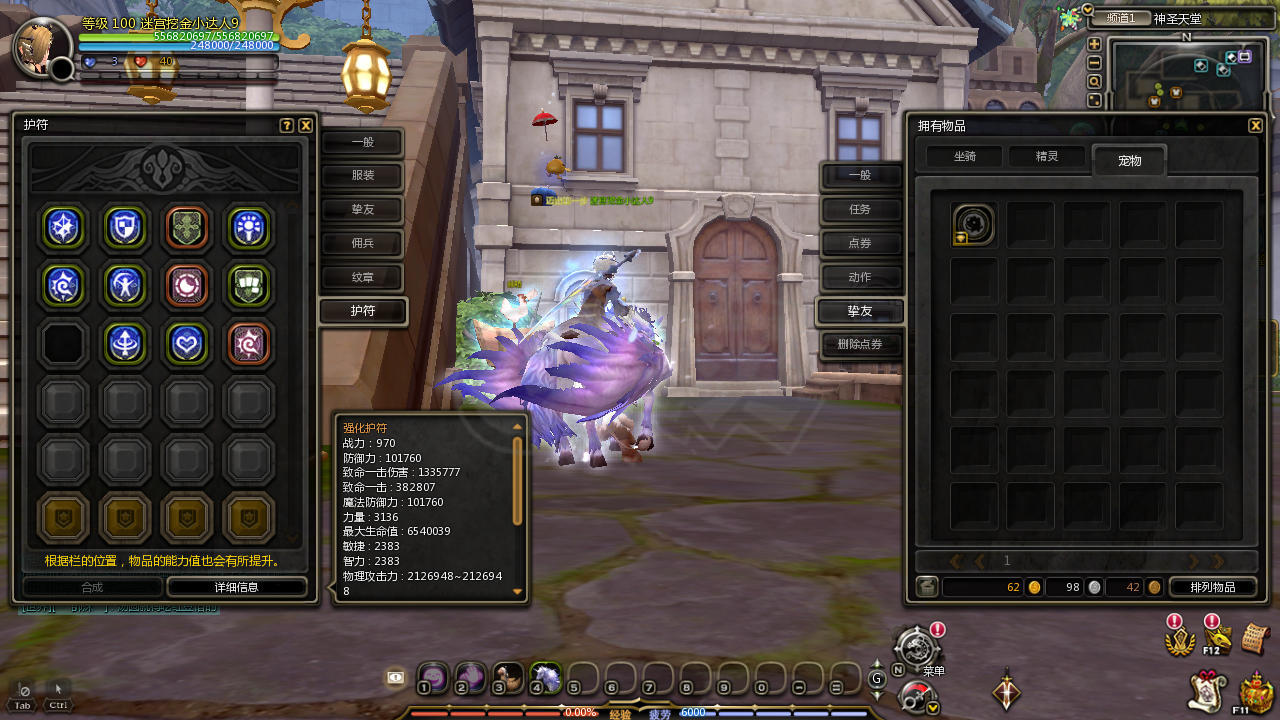
Task: Select the pet item in inventory
Action: (x=973, y=225)
